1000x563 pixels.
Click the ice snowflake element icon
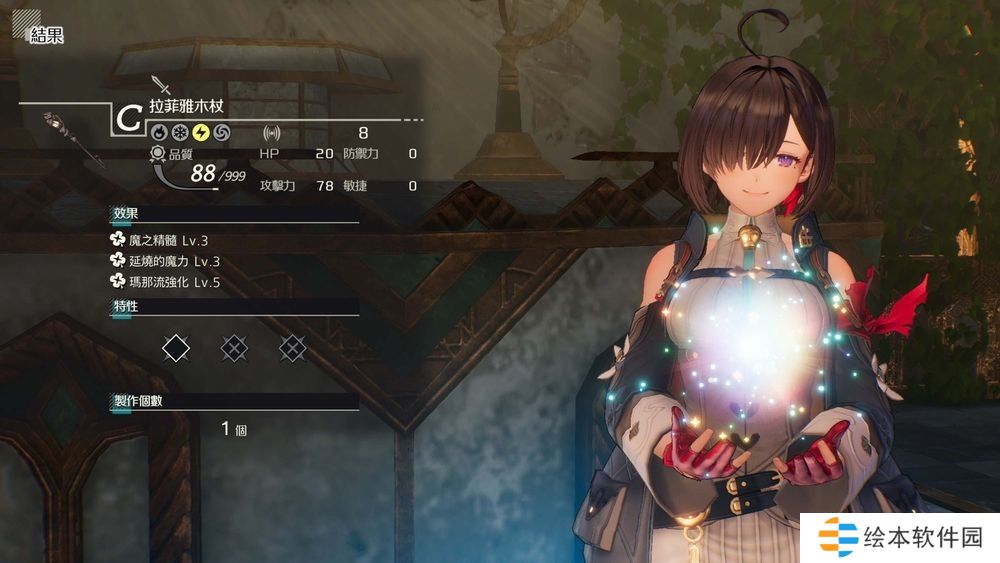click(179, 132)
